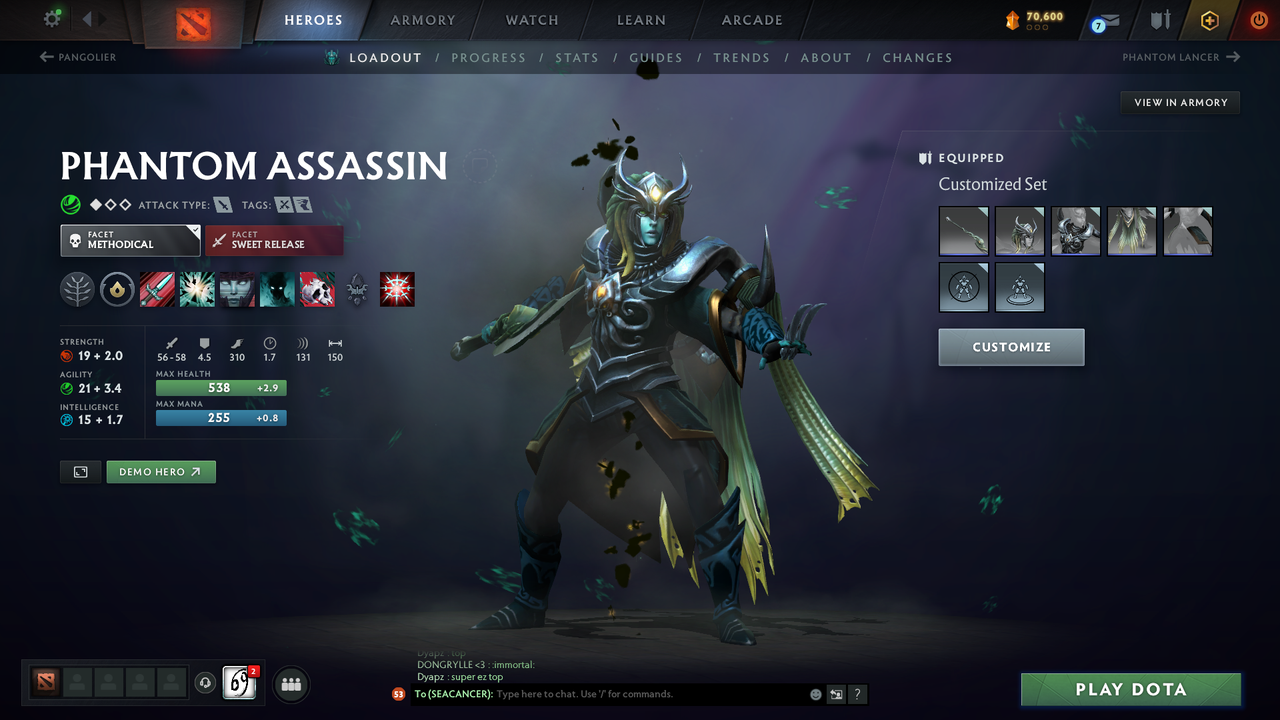This screenshot has height=720, width=1280.
Task: Open the ARCADE menu
Action: [x=751, y=20]
